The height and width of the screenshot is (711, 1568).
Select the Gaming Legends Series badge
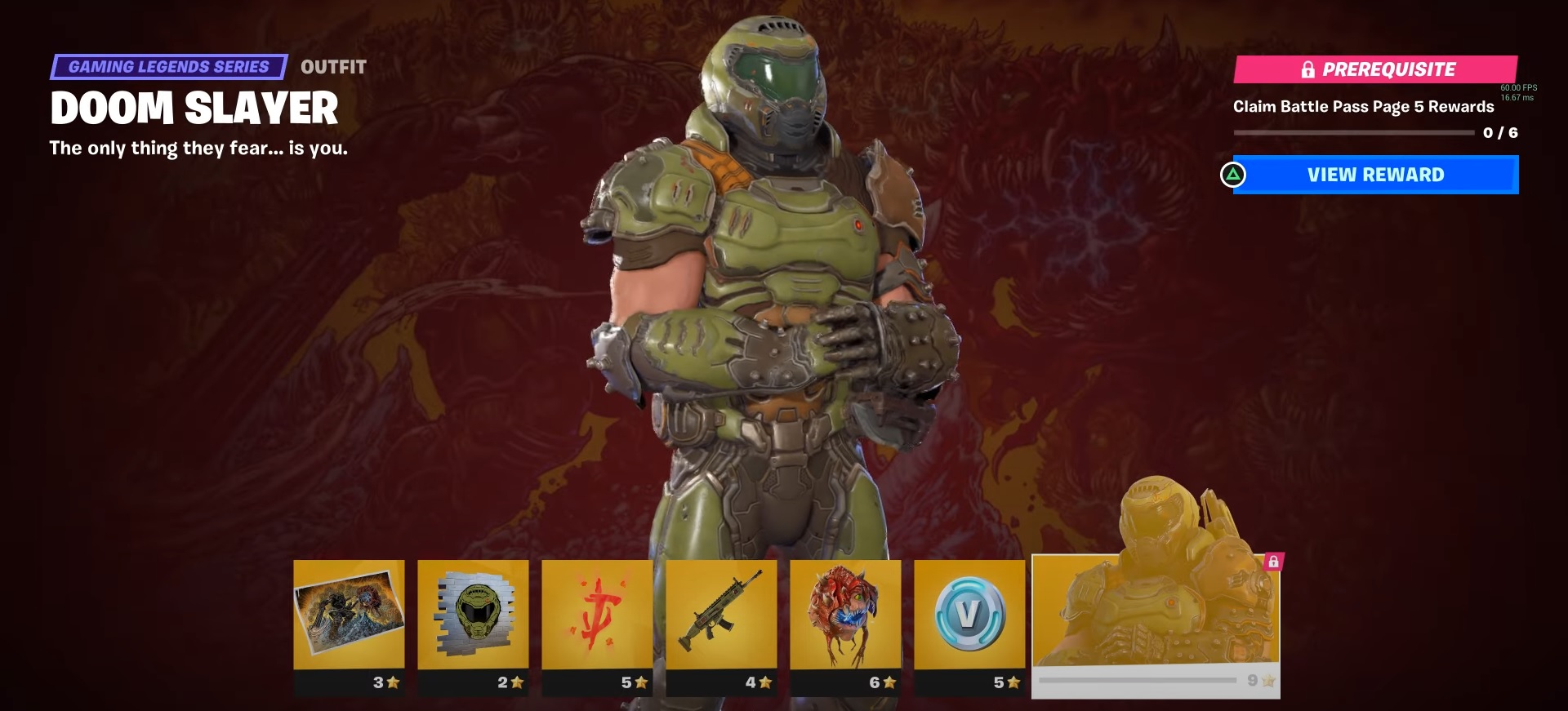[170, 66]
